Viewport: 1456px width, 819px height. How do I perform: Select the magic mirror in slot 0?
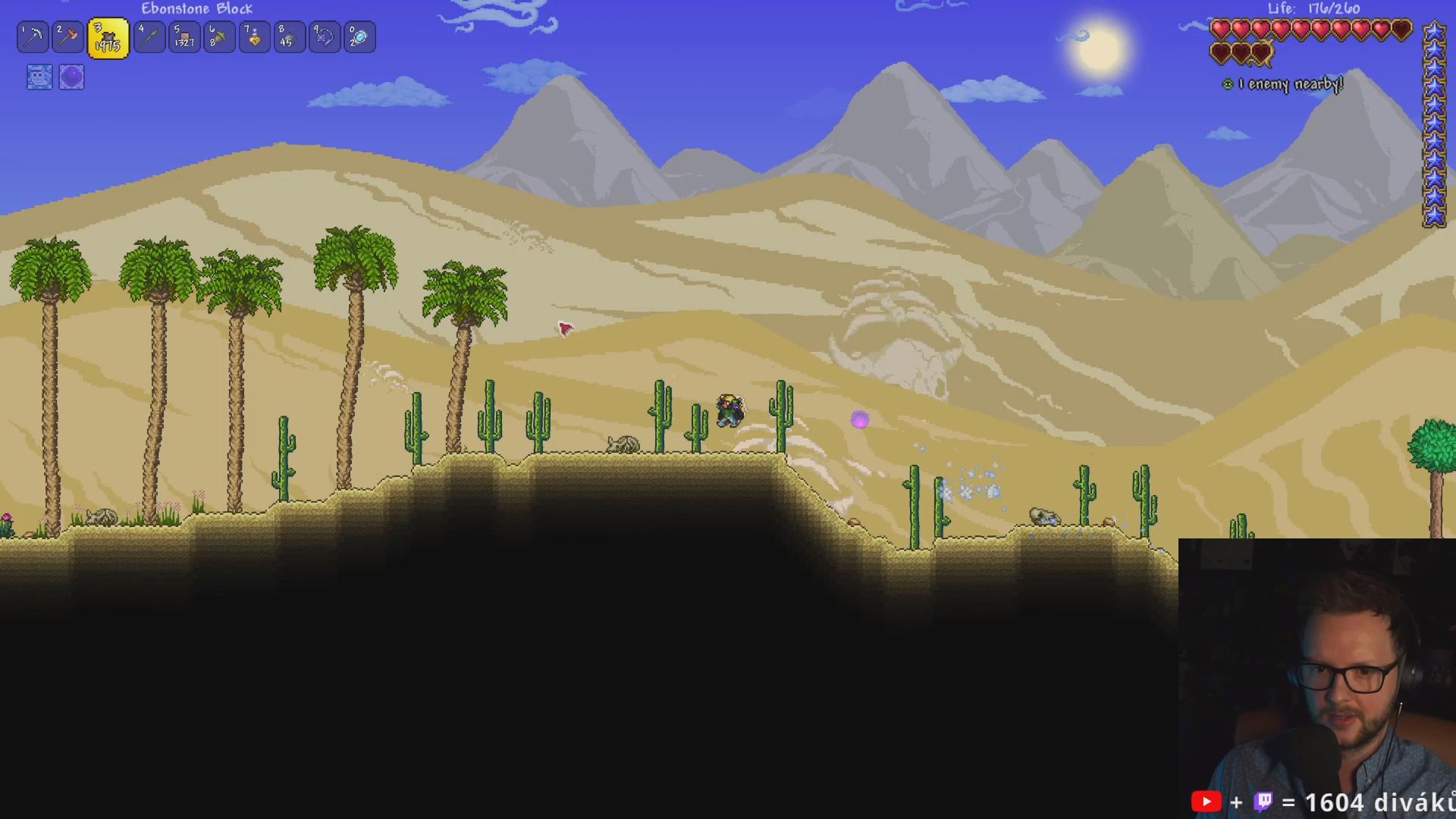359,37
